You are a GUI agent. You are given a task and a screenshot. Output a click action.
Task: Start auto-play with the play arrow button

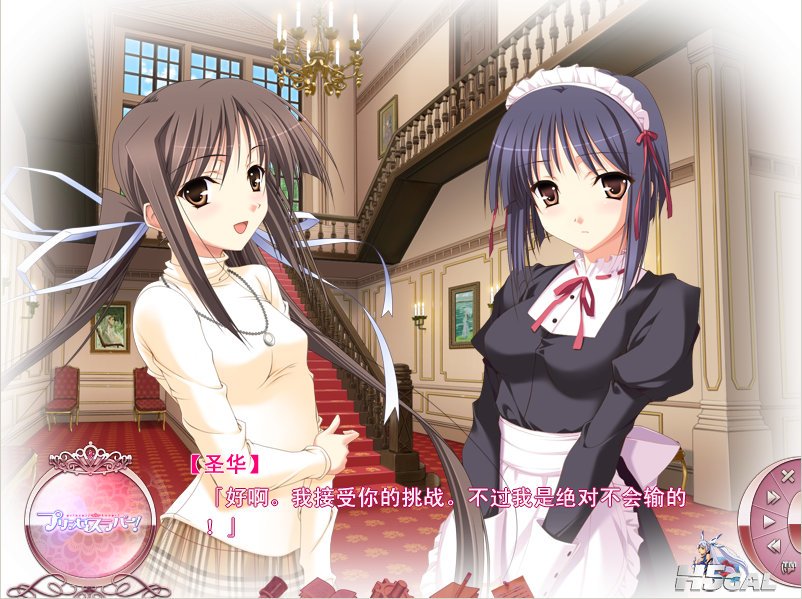coord(769,521)
